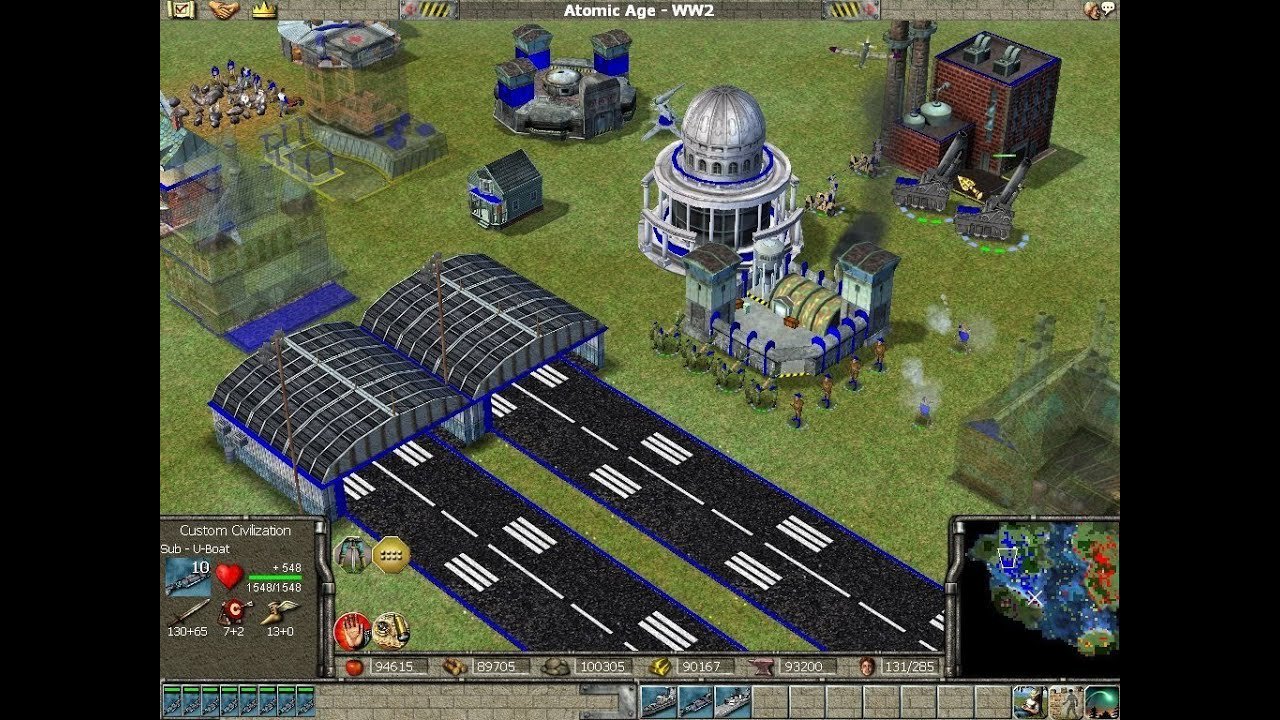The width and height of the screenshot is (1280, 720).
Task: Click the standing figure by wall icon
Action: click(1064, 702)
